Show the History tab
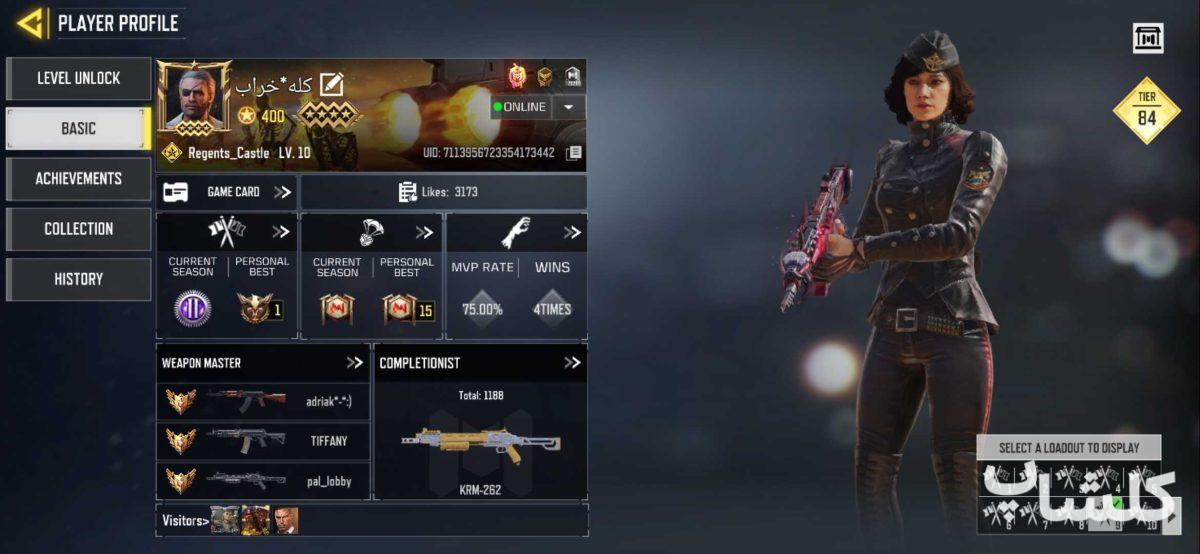Screen dimensions: 1200x554 click(x=78, y=279)
